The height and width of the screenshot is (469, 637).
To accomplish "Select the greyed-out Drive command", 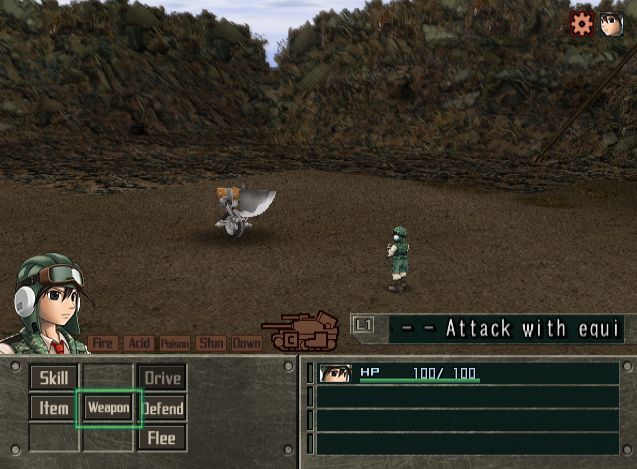I will pyautogui.click(x=162, y=378).
